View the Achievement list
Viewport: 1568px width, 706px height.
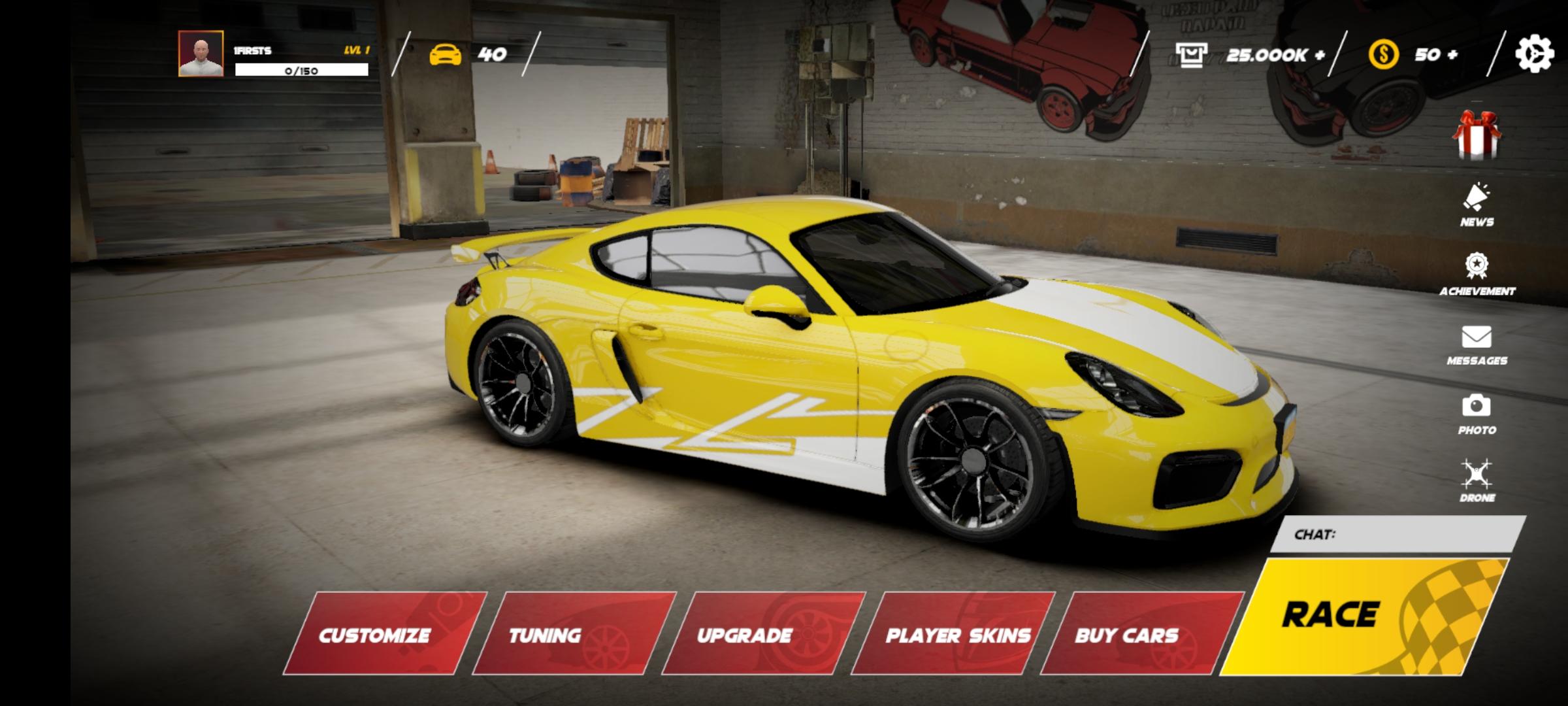click(x=1477, y=275)
